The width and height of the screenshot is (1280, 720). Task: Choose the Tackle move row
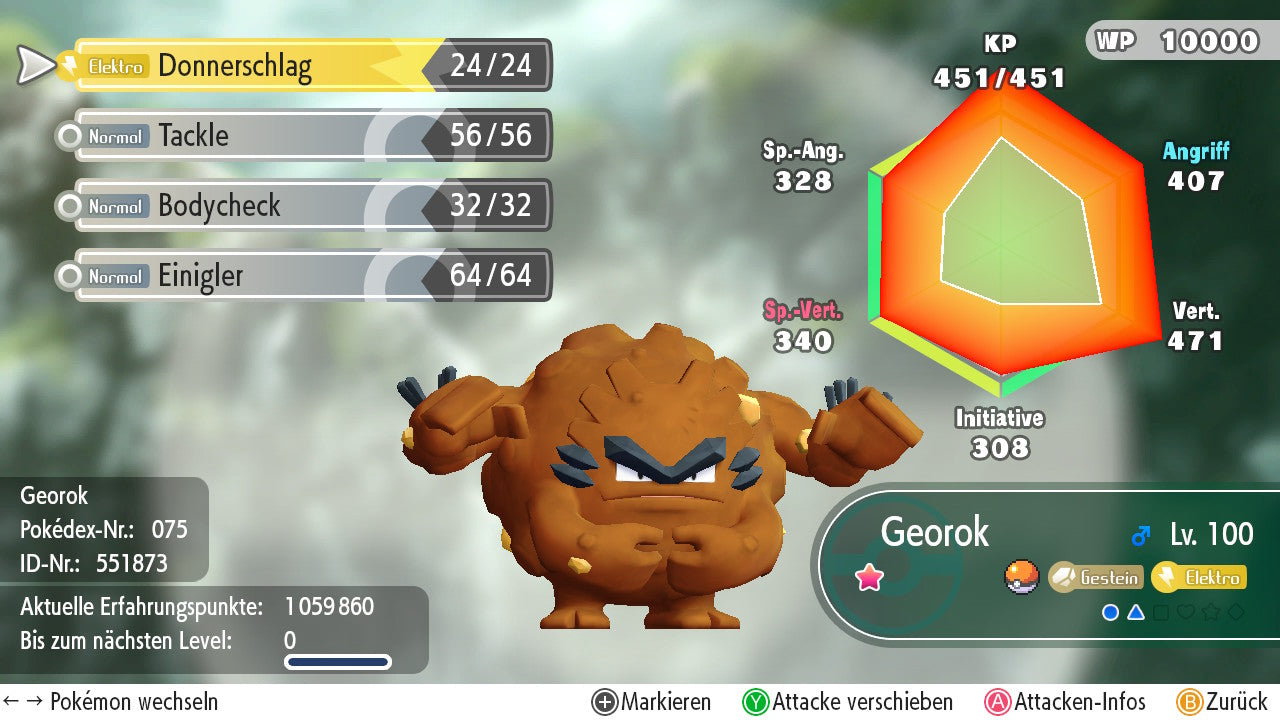coord(312,136)
